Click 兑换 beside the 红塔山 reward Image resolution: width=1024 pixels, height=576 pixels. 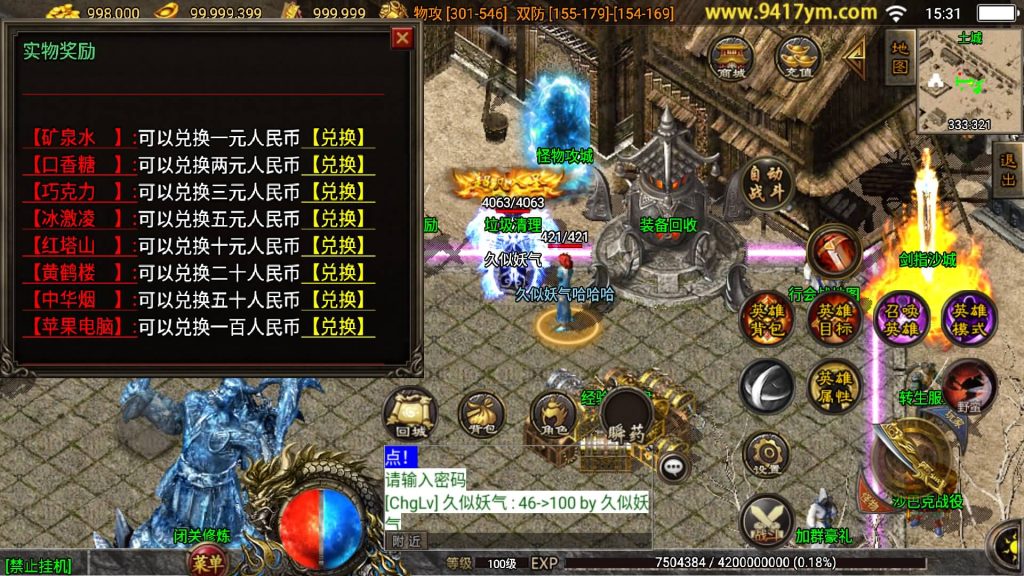339,245
